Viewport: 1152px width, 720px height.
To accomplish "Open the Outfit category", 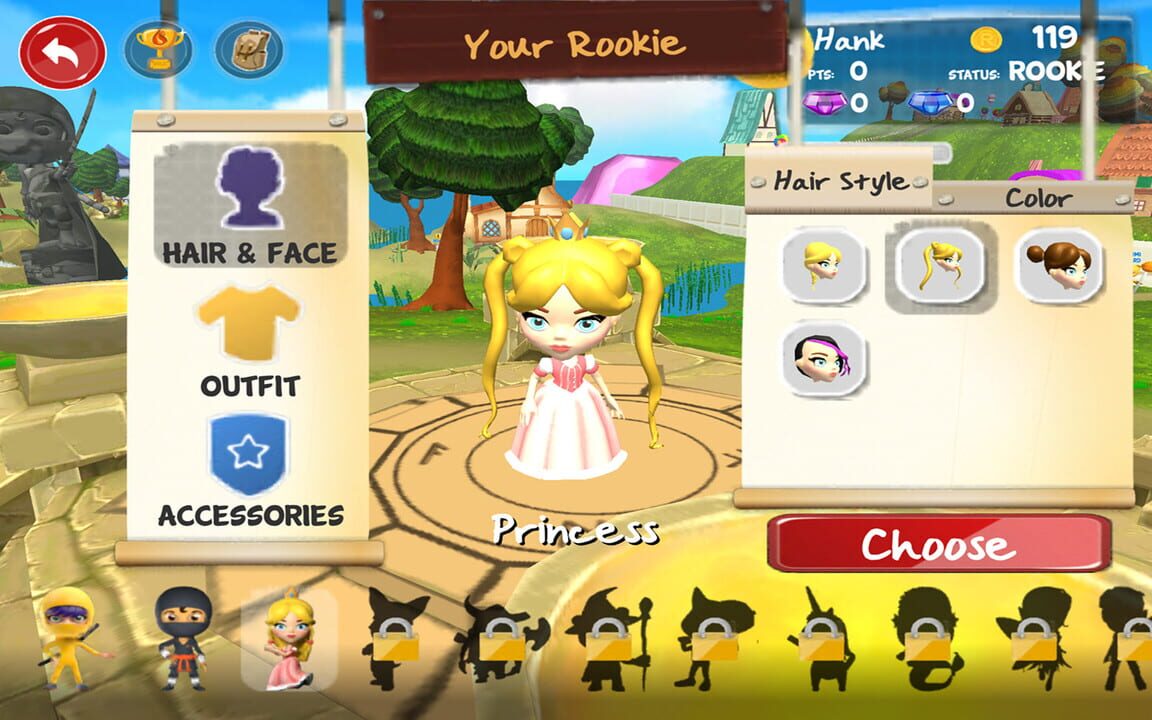I will (x=249, y=342).
